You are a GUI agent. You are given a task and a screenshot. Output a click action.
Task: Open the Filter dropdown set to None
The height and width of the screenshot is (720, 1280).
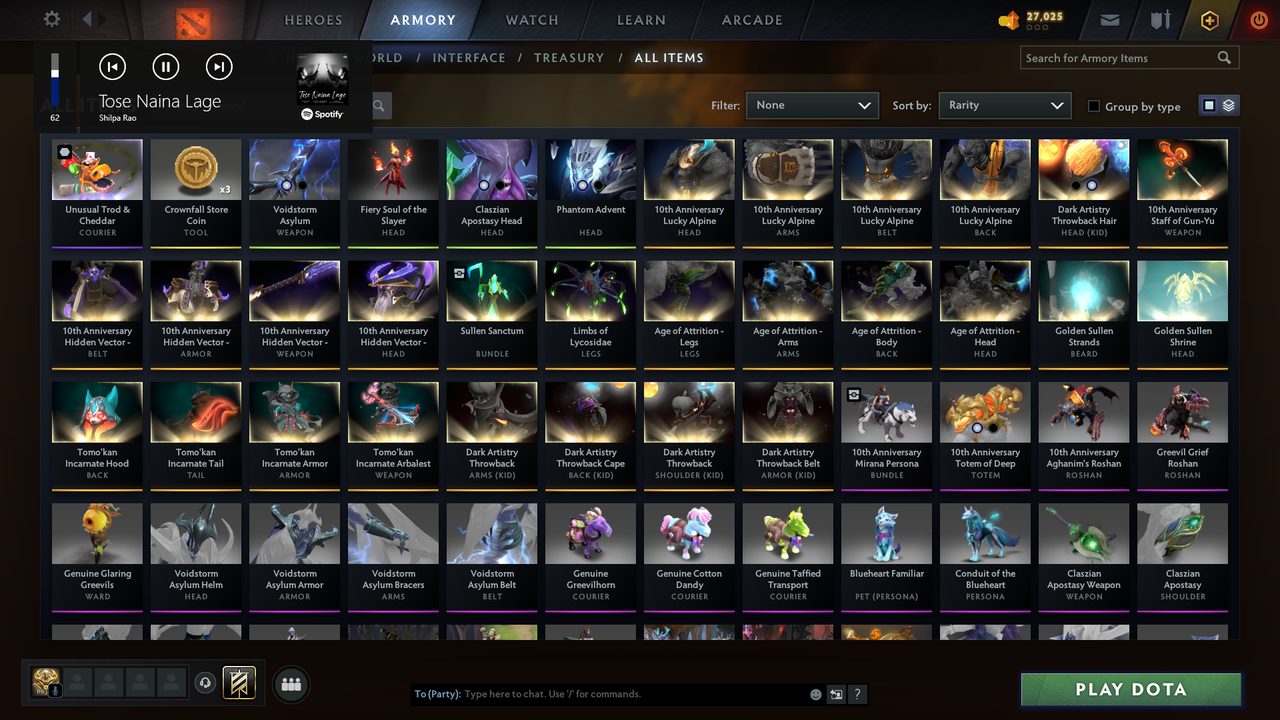[x=812, y=105]
